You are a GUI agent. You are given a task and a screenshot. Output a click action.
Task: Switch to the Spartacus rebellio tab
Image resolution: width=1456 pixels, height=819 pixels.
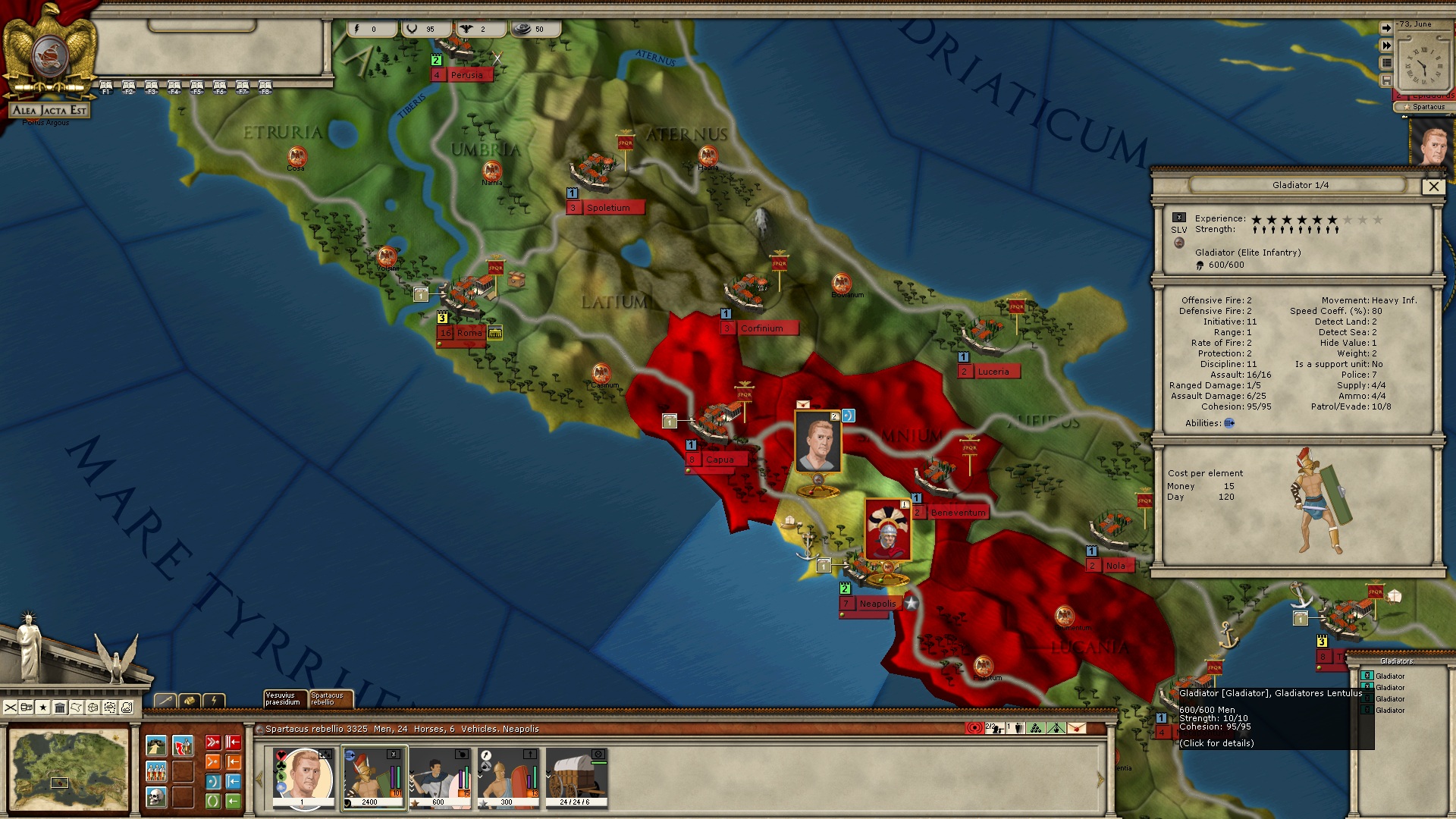tap(330, 698)
